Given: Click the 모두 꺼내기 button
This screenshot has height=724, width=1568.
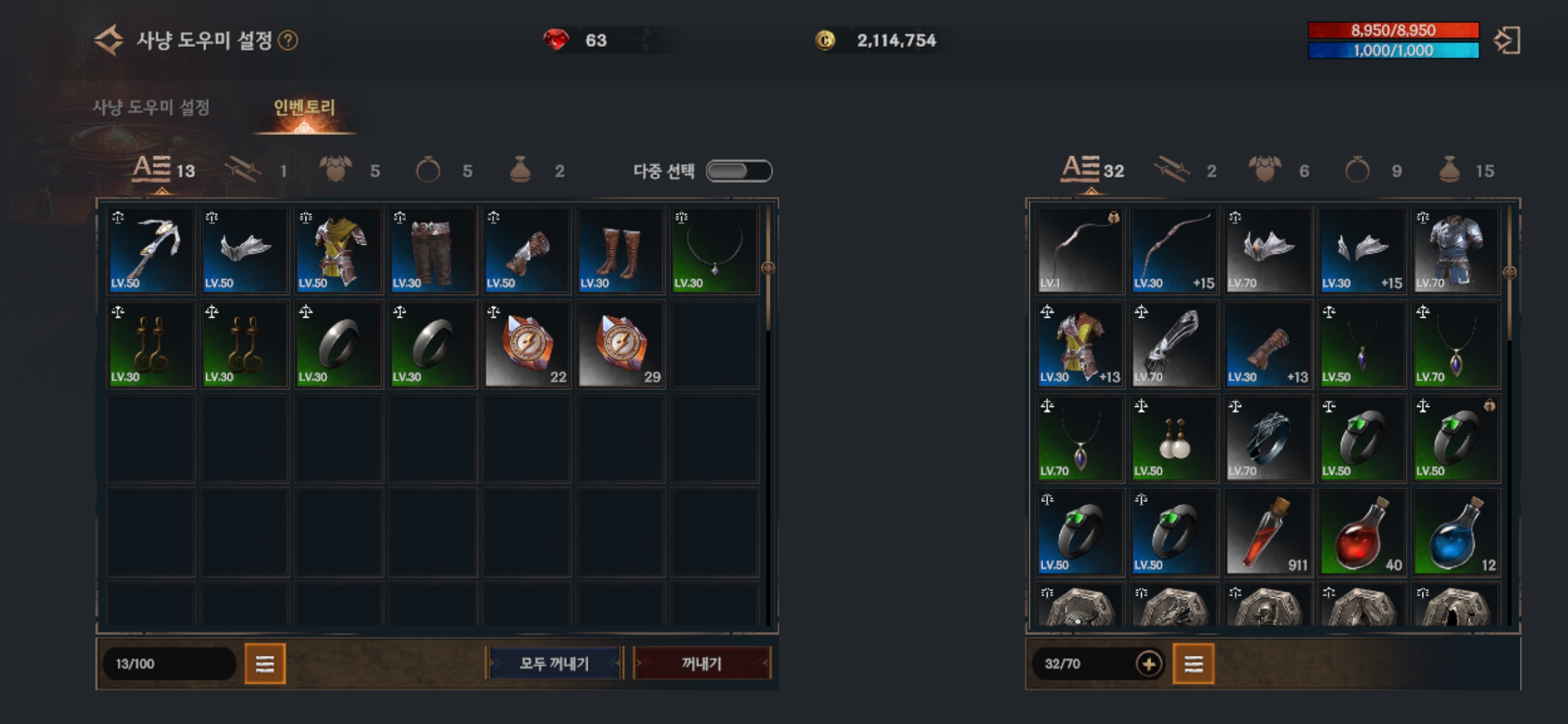Looking at the screenshot, I should [554, 664].
